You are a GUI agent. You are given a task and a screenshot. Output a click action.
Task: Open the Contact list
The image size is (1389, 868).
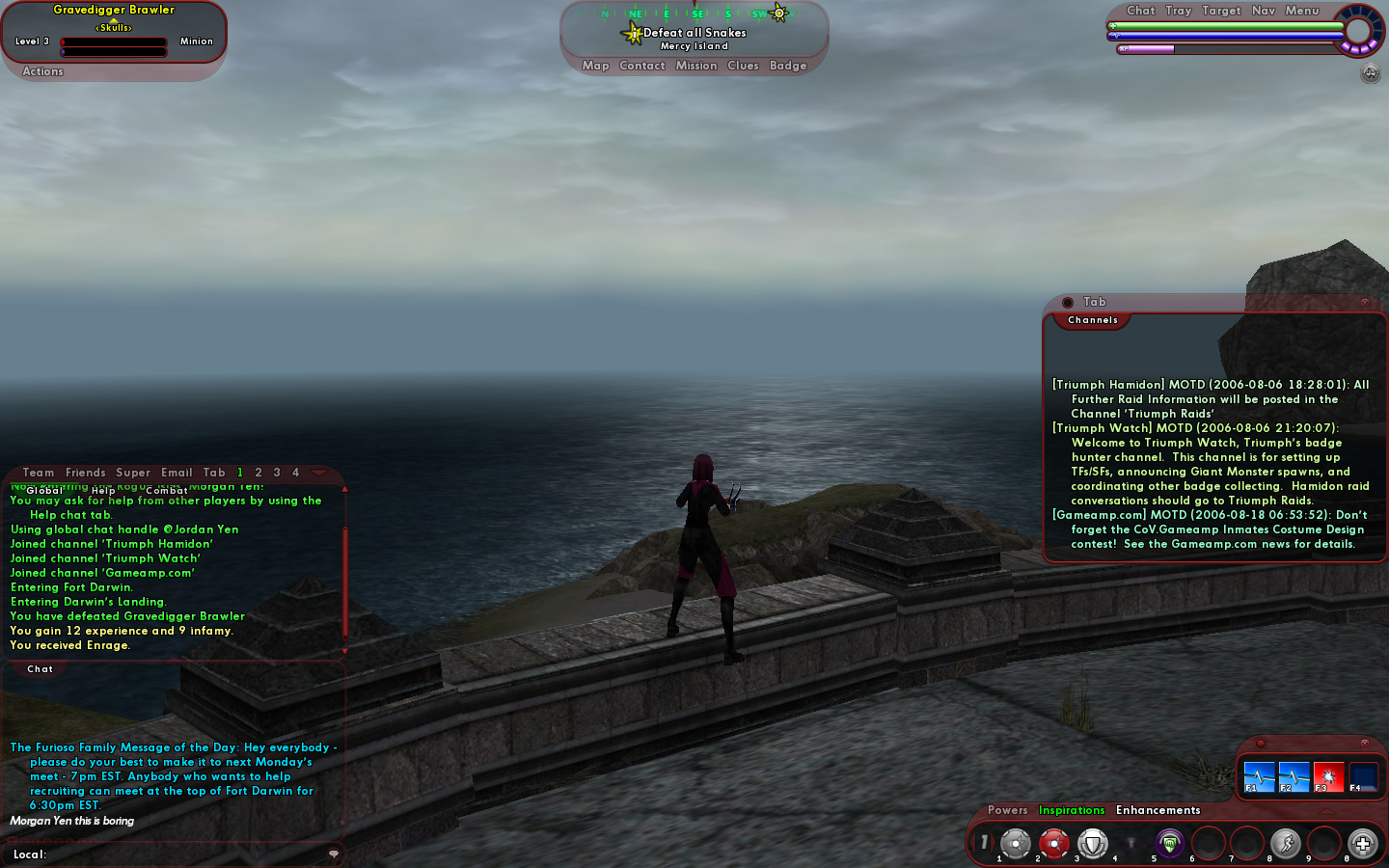[642, 66]
